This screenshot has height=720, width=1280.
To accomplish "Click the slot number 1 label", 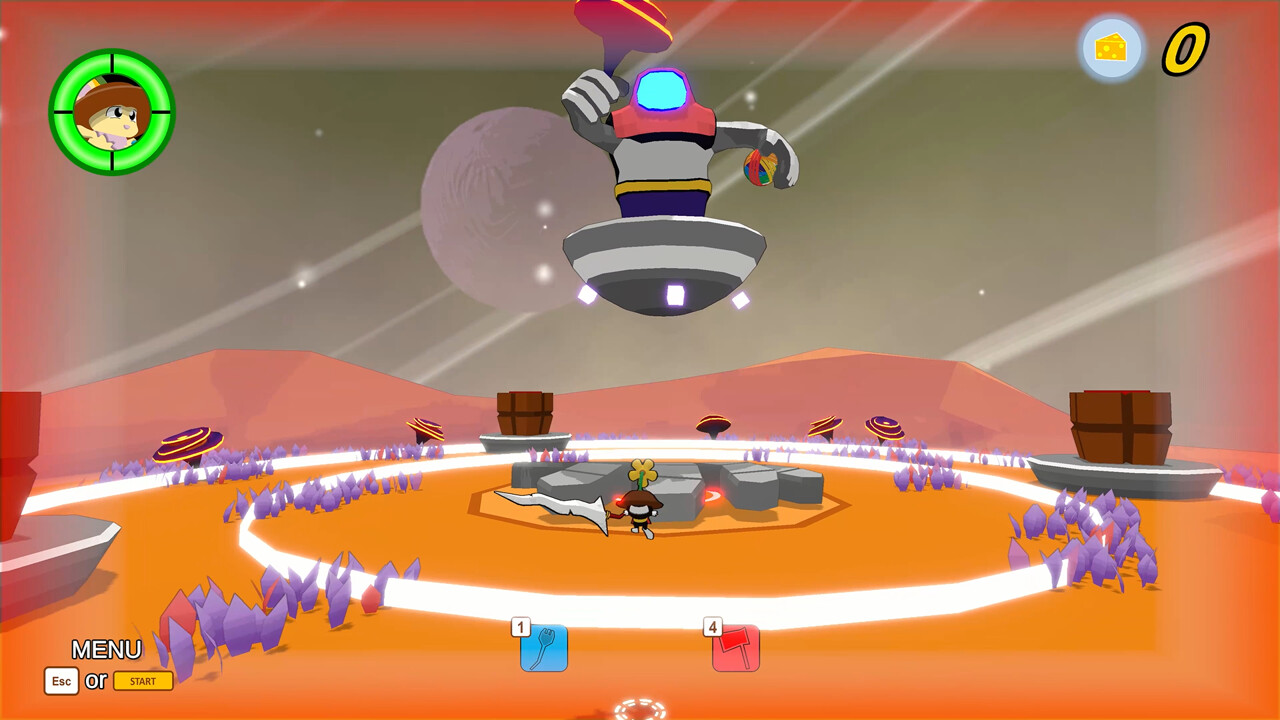I will point(520,626).
